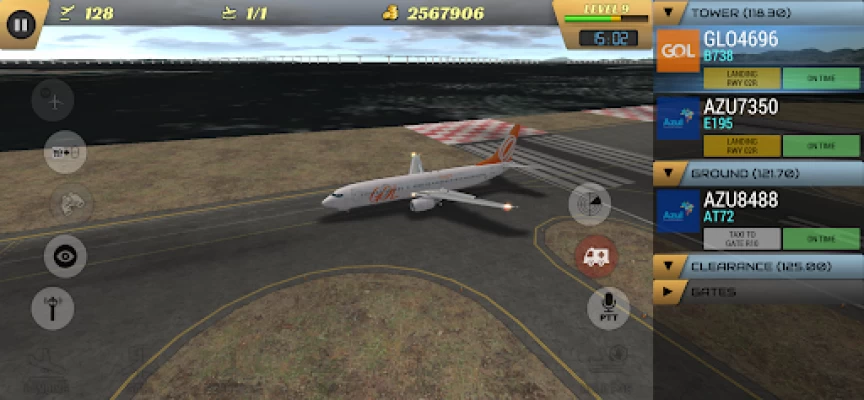Pause the game with the pause button
Viewport: 864px width, 400px height.
pos(21,23)
